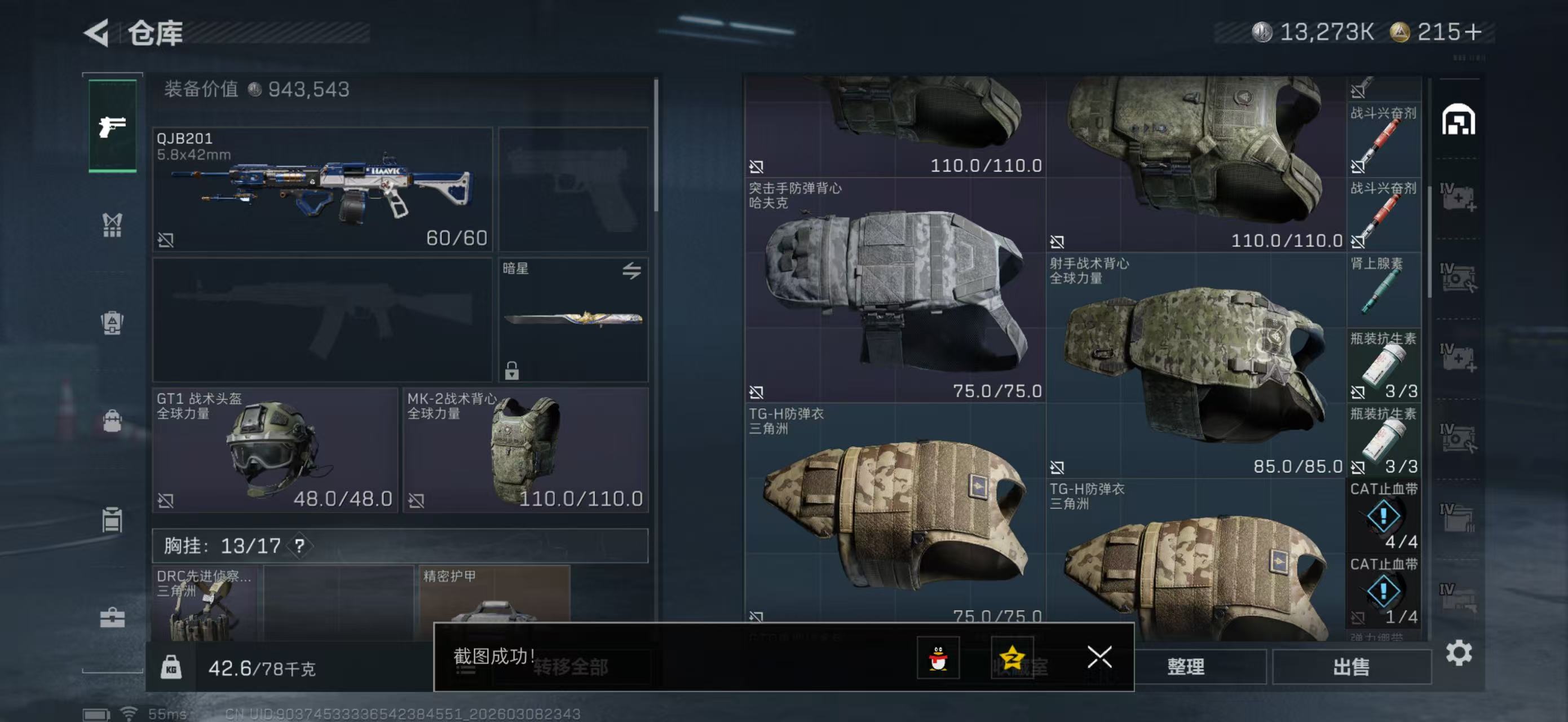
Task: Open the gear settings icon
Action: click(x=1459, y=653)
